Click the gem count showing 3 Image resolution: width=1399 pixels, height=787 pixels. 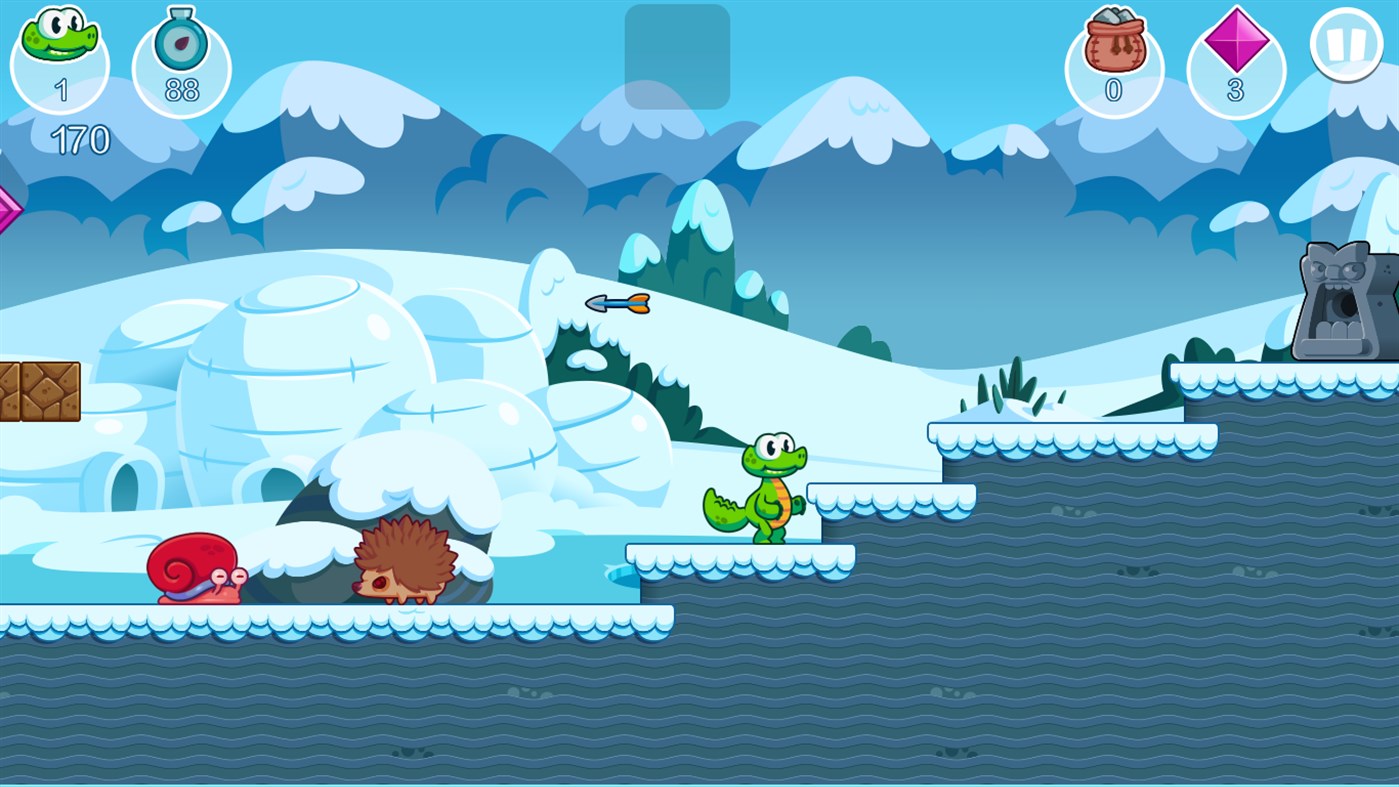point(1235,92)
